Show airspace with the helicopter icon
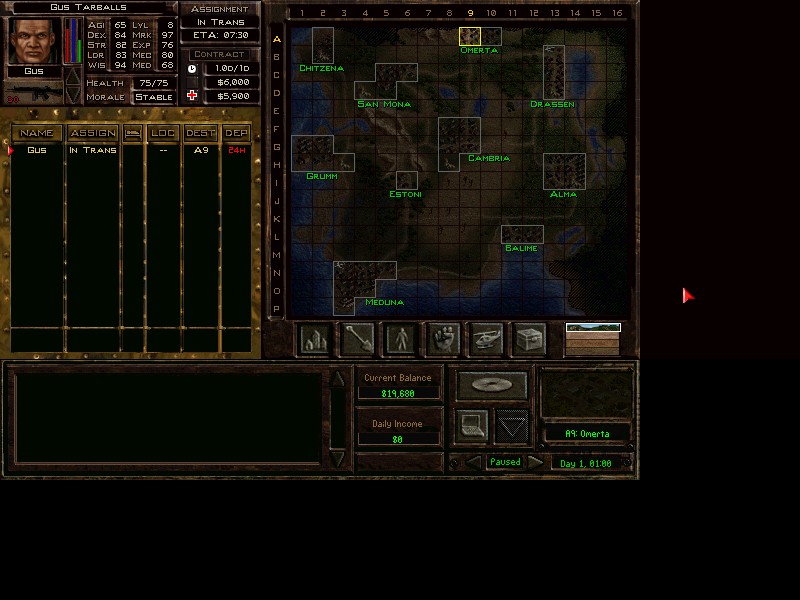Viewport: 800px width, 600px height. pyautogui.click(x=487, y=340)
